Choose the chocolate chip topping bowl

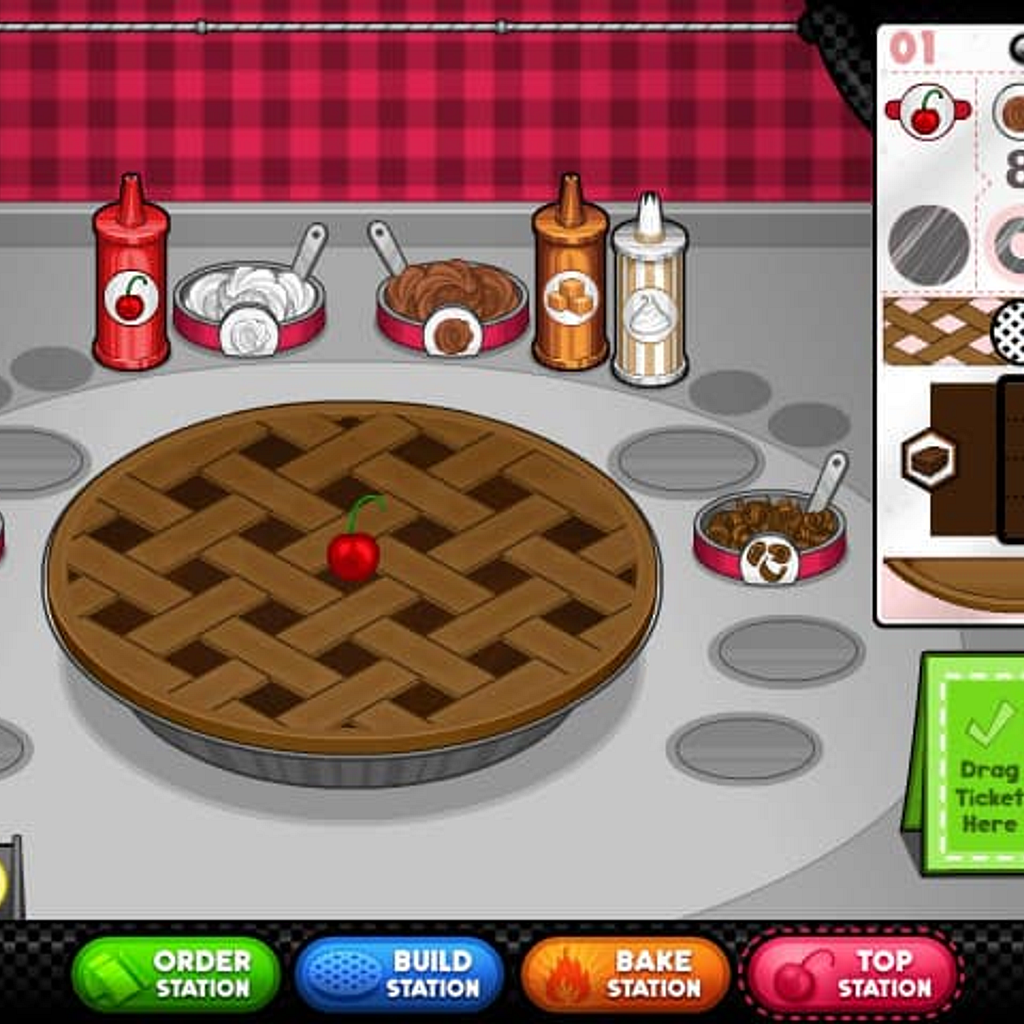click(x=769, y=535)
